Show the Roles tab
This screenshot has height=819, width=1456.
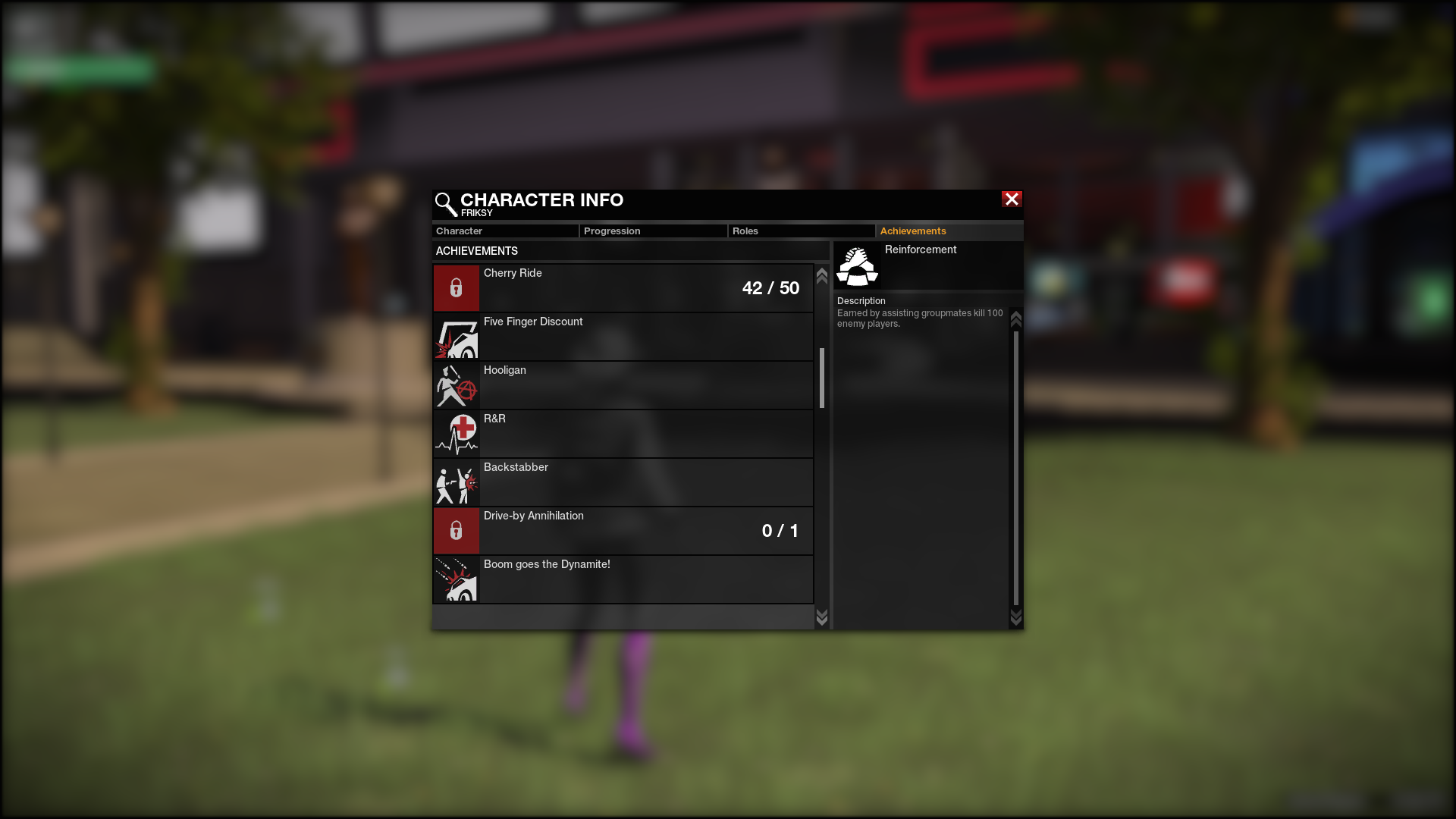tap(801, 231)
